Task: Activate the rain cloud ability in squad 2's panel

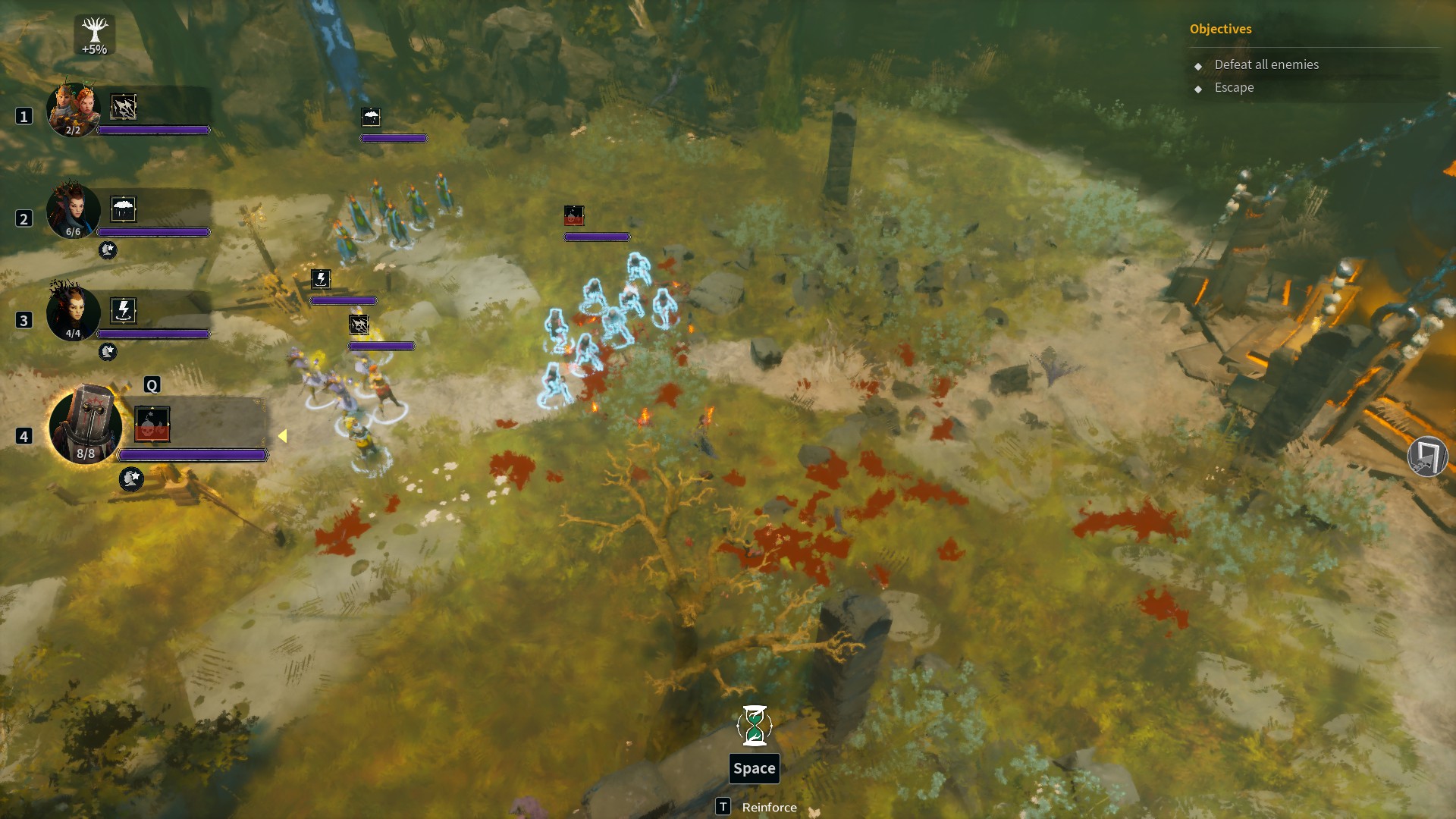Action: [124, 209]
